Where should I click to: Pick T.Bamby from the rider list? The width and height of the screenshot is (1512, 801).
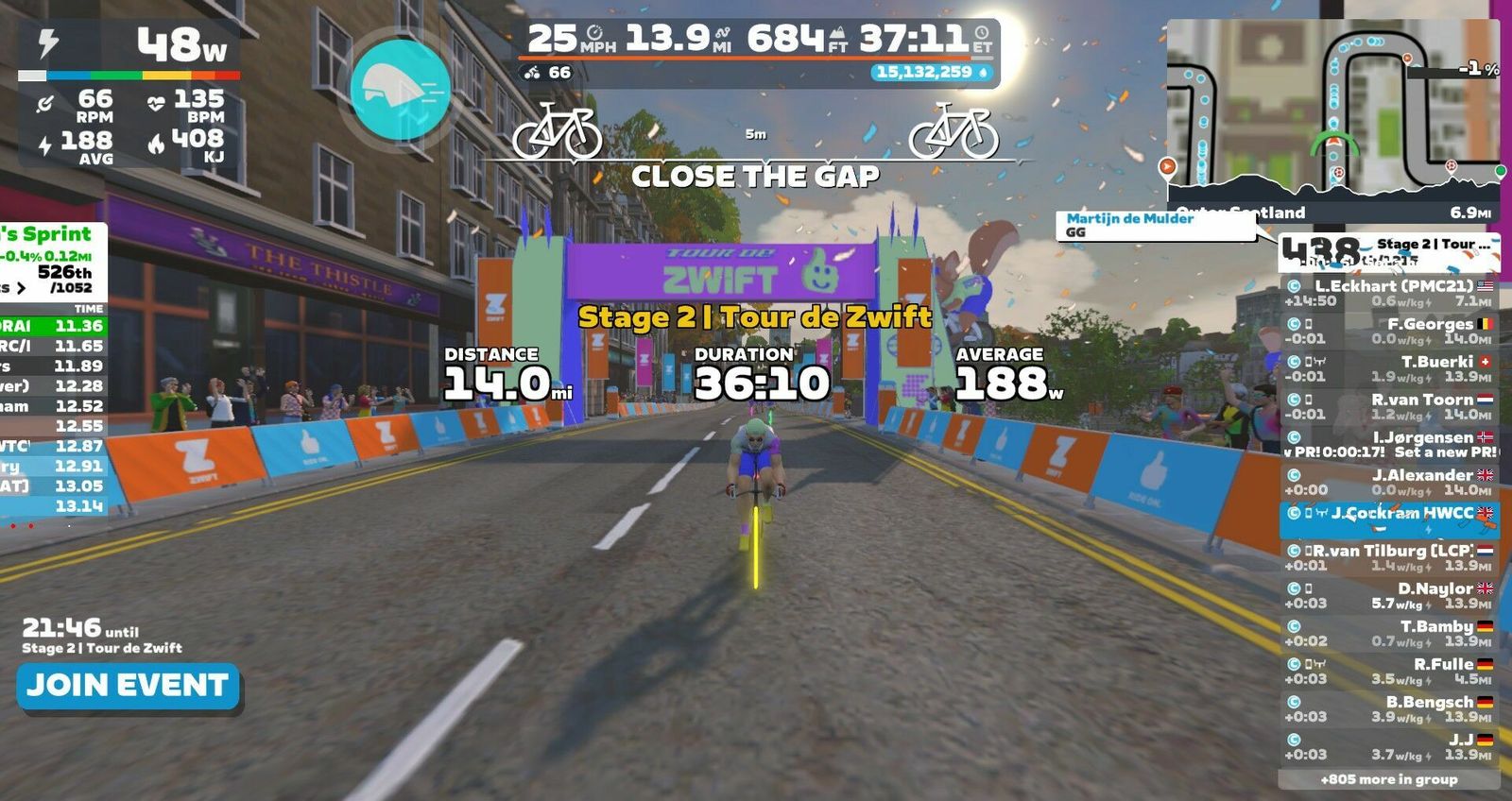(1389, 633)
